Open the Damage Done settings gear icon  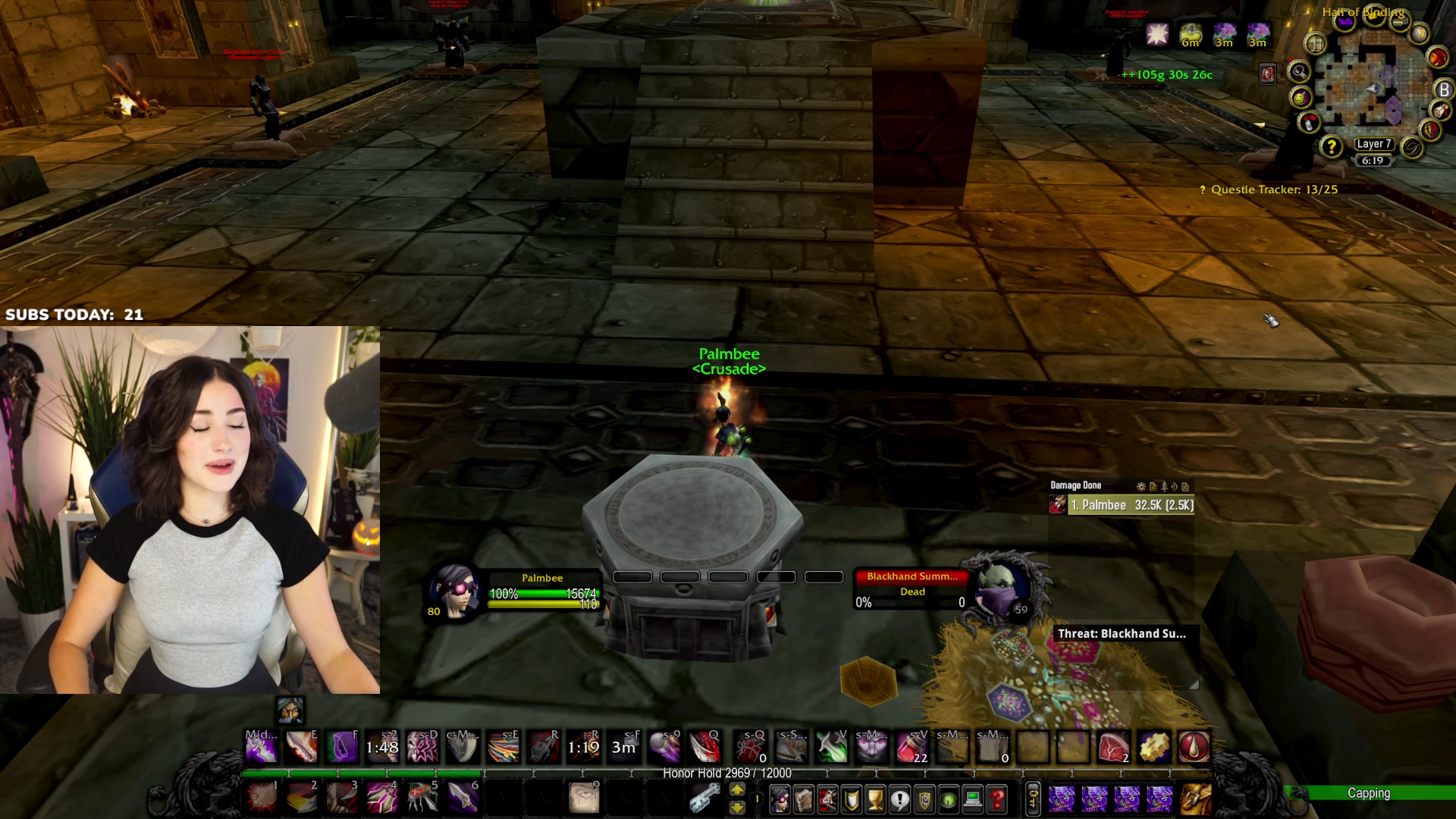pos(1141,486)
